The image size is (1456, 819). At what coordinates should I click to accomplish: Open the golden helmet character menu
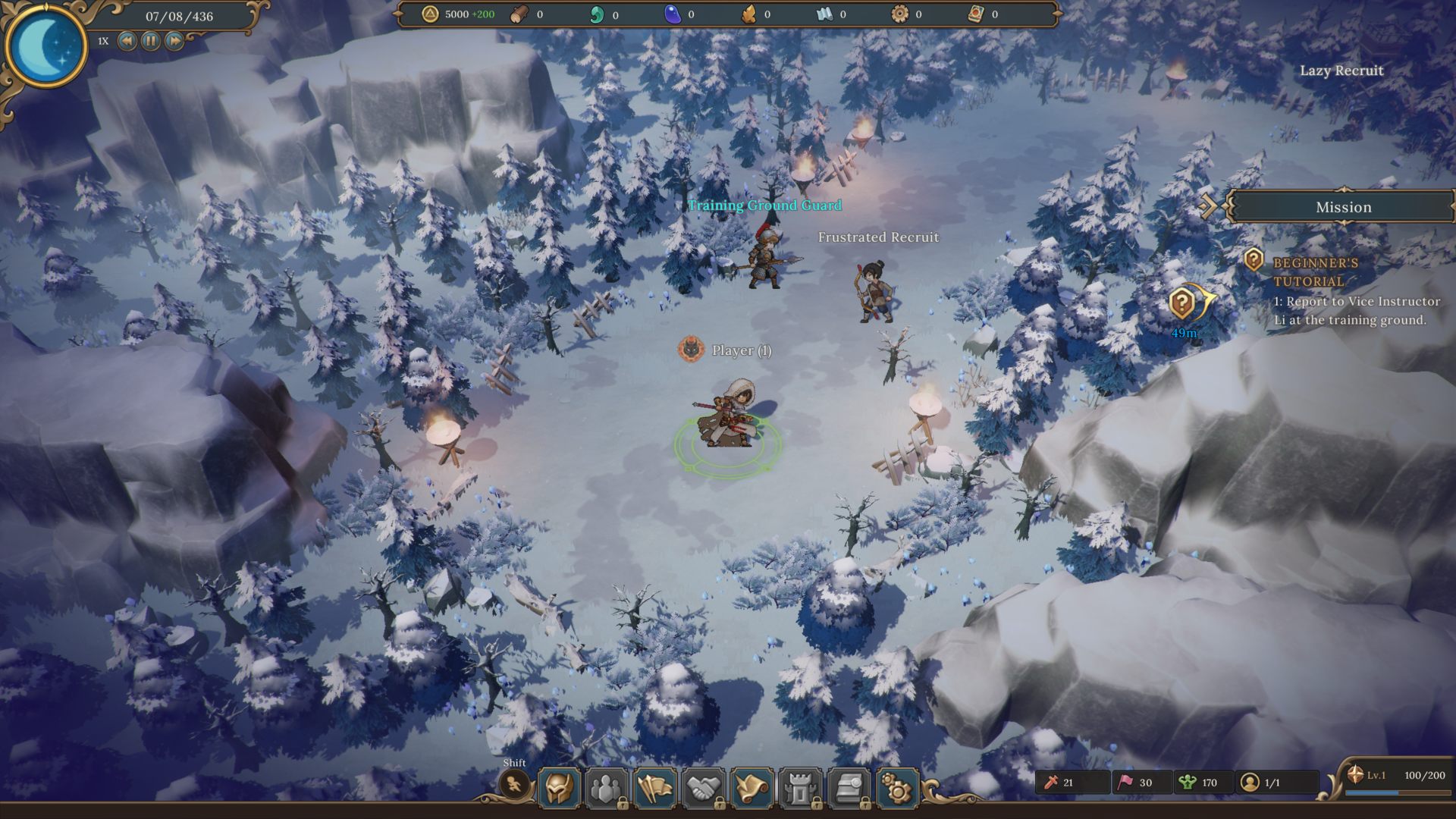[560, 789]
